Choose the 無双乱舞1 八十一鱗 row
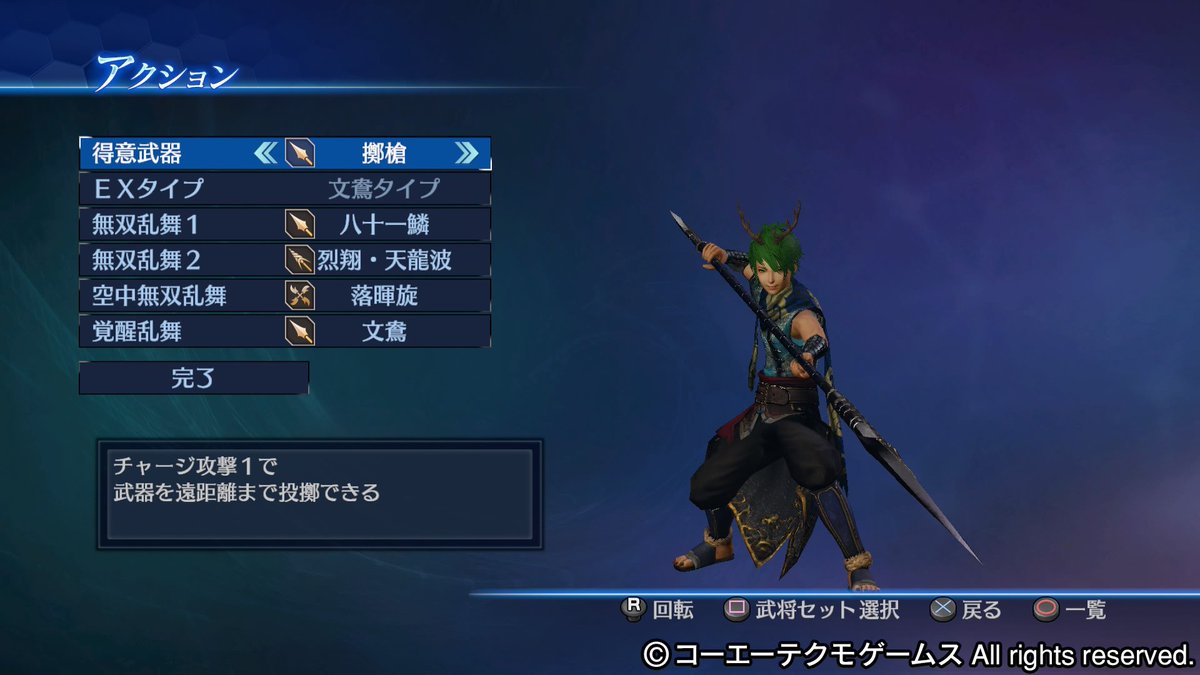 pos(285,223)
